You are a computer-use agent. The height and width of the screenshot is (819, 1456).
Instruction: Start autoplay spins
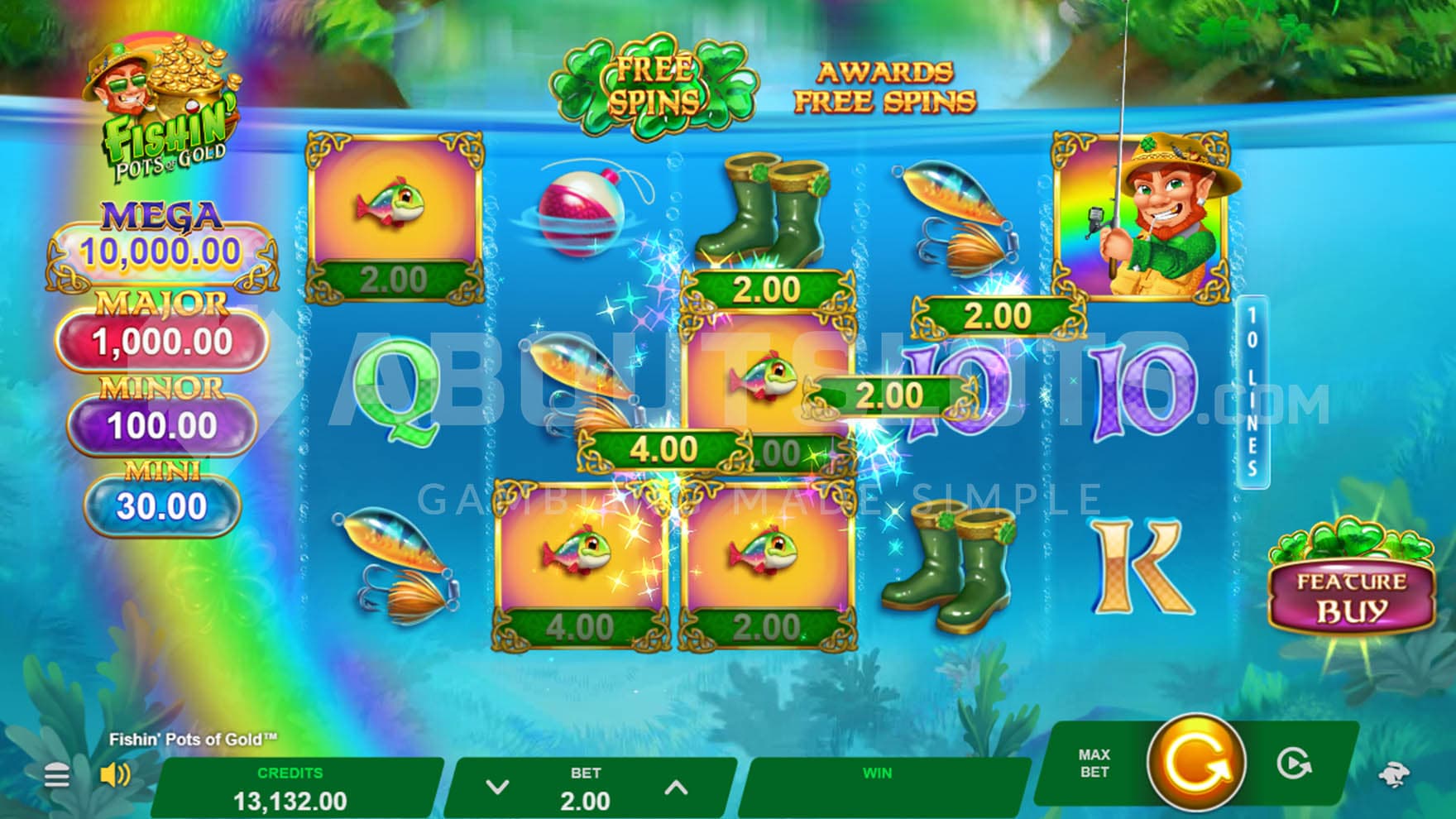pyautogui.click(x=1293, y=764)
